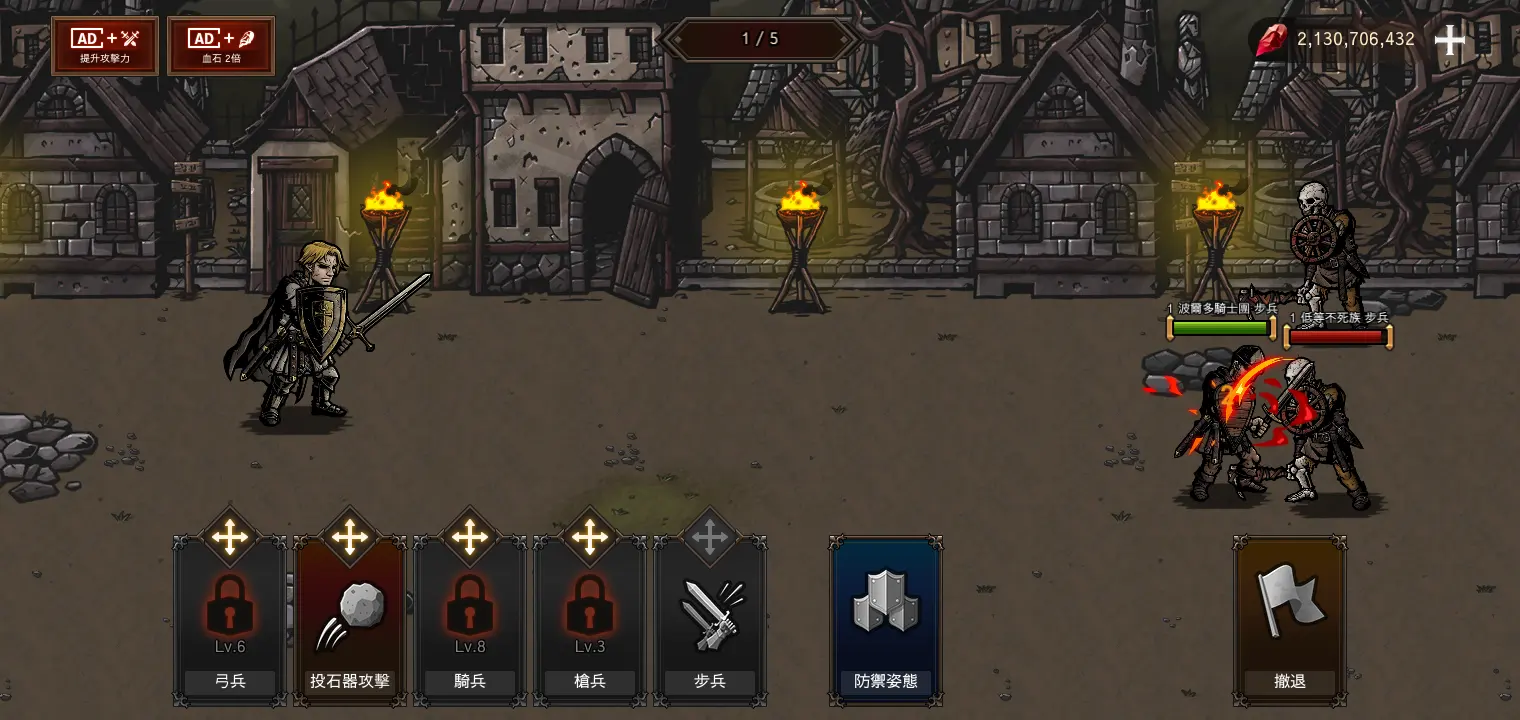The image size is (1520, 720).
Task: Toggle the cross icon in the top-right corner
Action: (x=1449, y=39)
